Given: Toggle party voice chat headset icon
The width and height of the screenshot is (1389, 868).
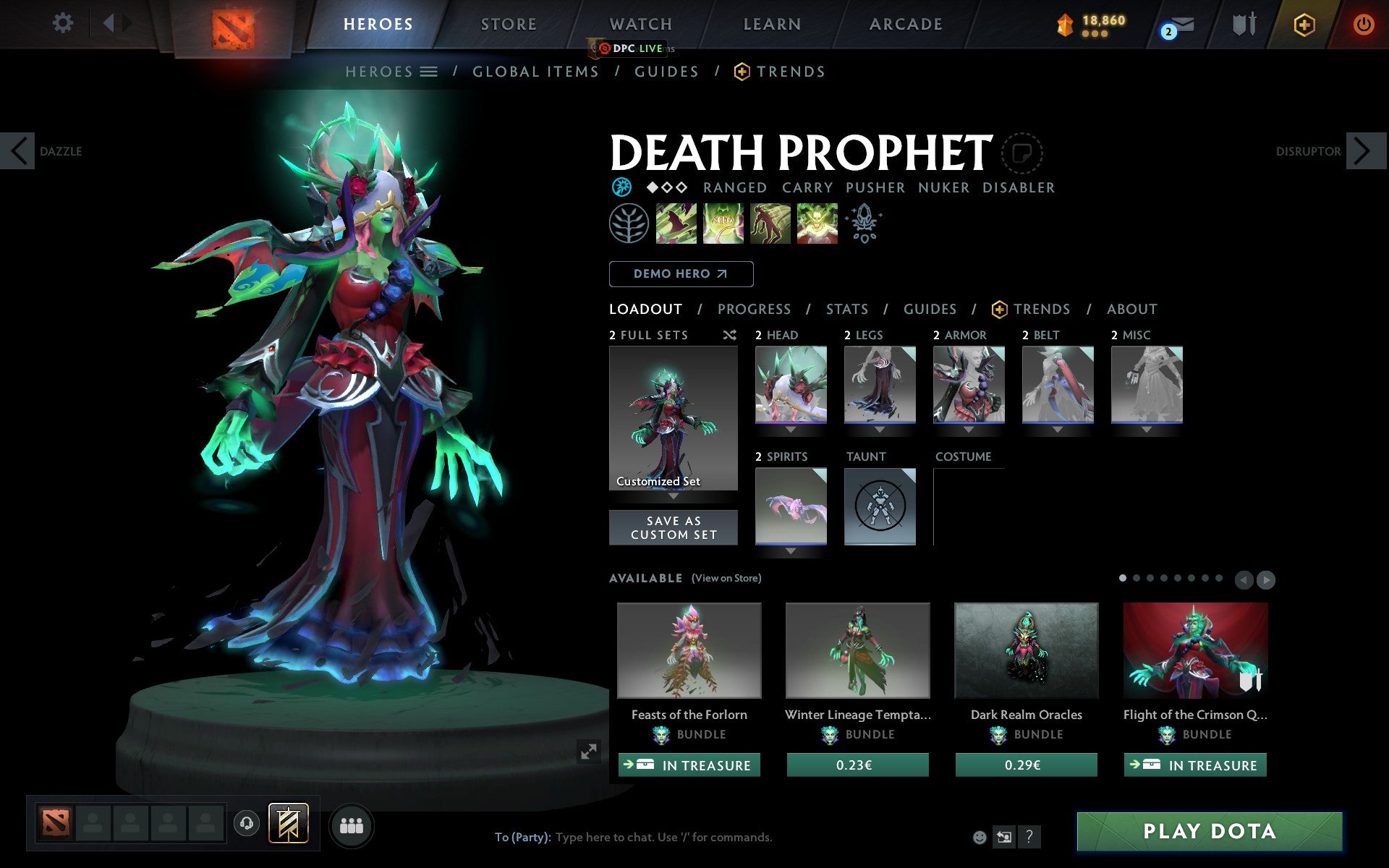Looking at the screenshot, I should 247,825.
